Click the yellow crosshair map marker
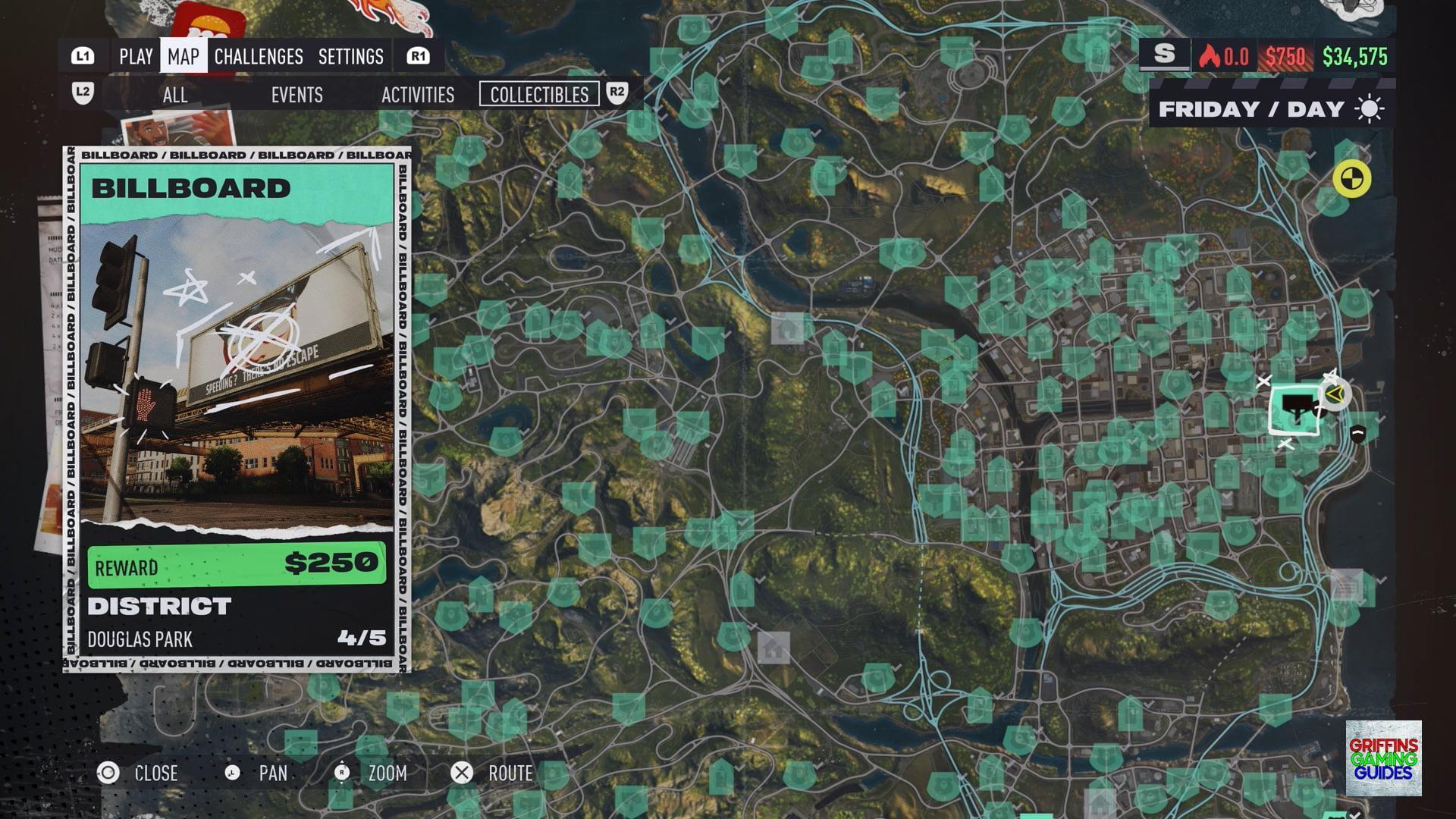The image size is (1456, 819). click(x=1351, y=179)
